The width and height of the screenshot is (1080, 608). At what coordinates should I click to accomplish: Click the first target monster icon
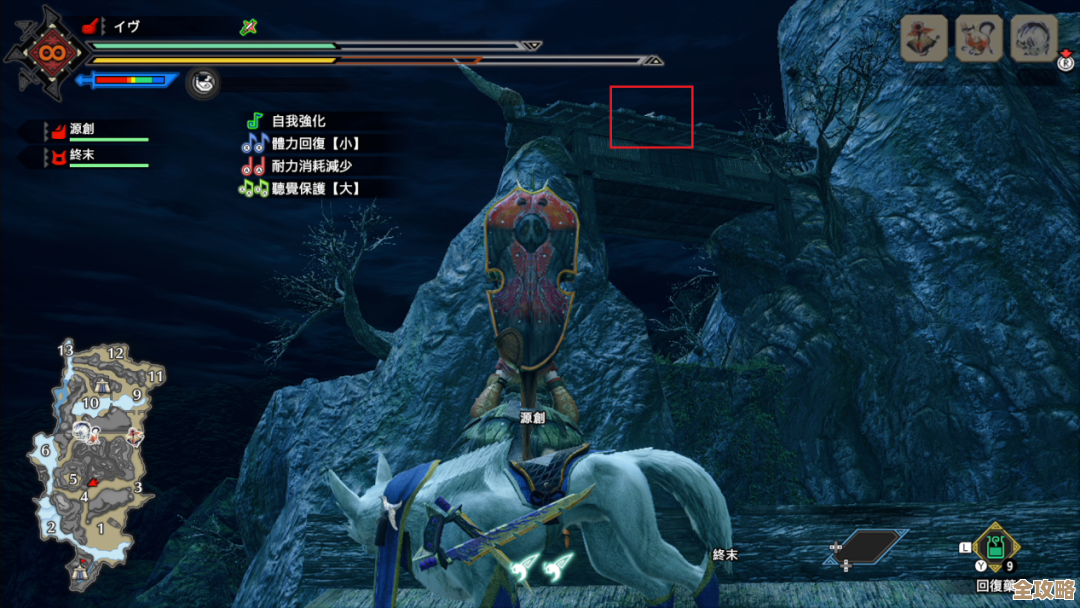(x=924, y=39)
